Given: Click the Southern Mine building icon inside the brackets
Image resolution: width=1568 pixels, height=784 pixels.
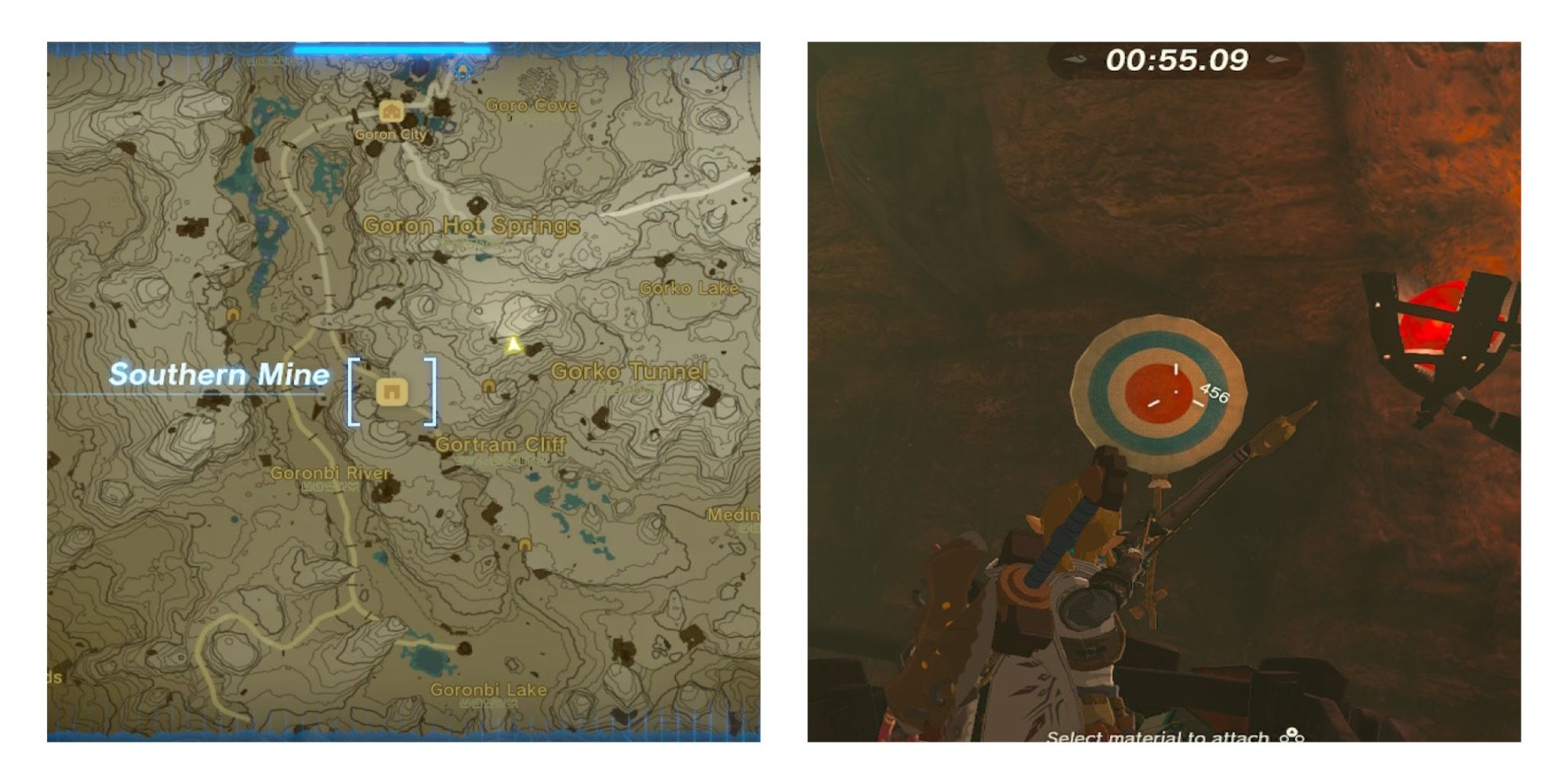Looking at the screenshot, I should 392,393.
